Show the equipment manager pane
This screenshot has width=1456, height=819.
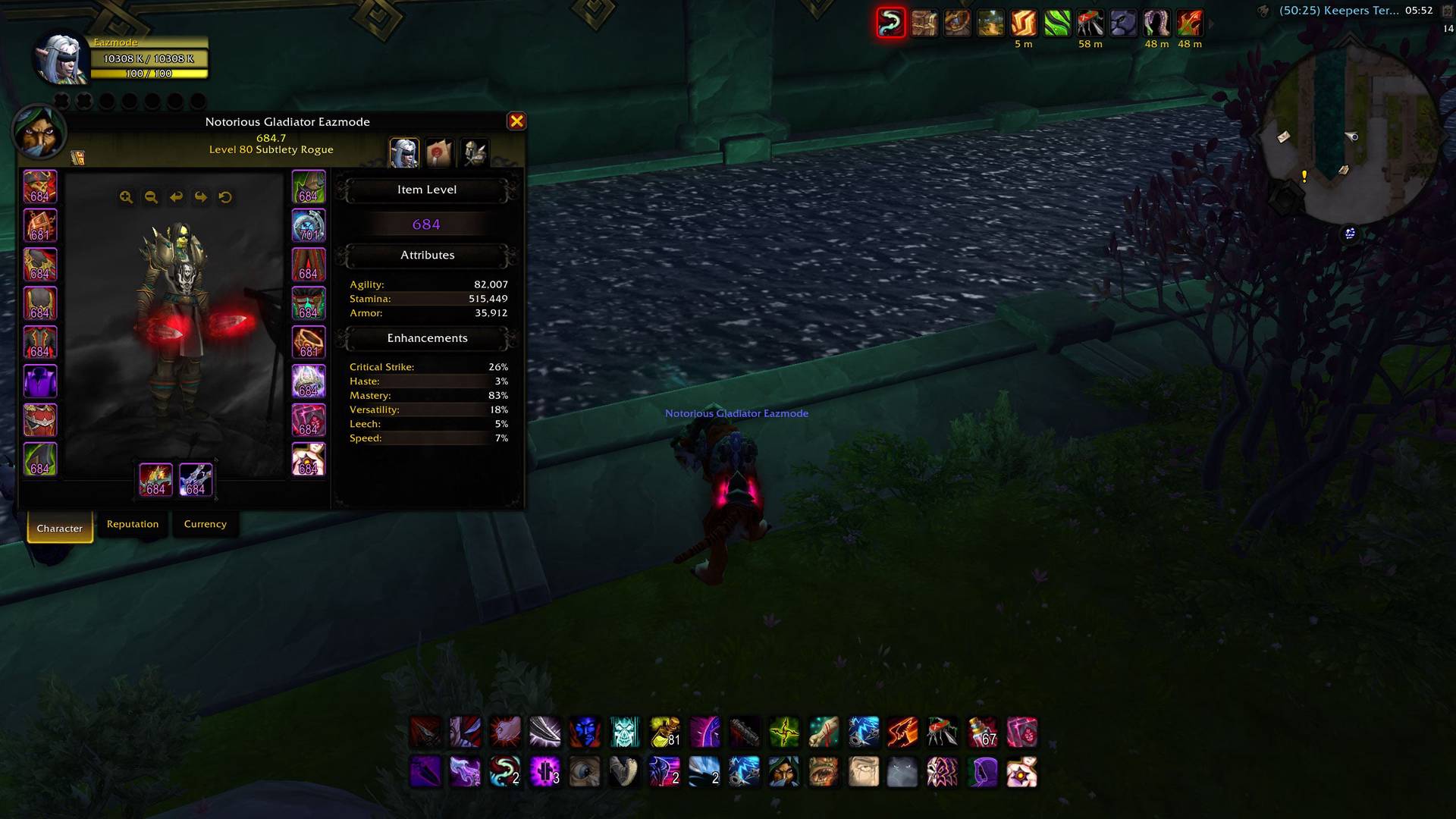[475, 152]
